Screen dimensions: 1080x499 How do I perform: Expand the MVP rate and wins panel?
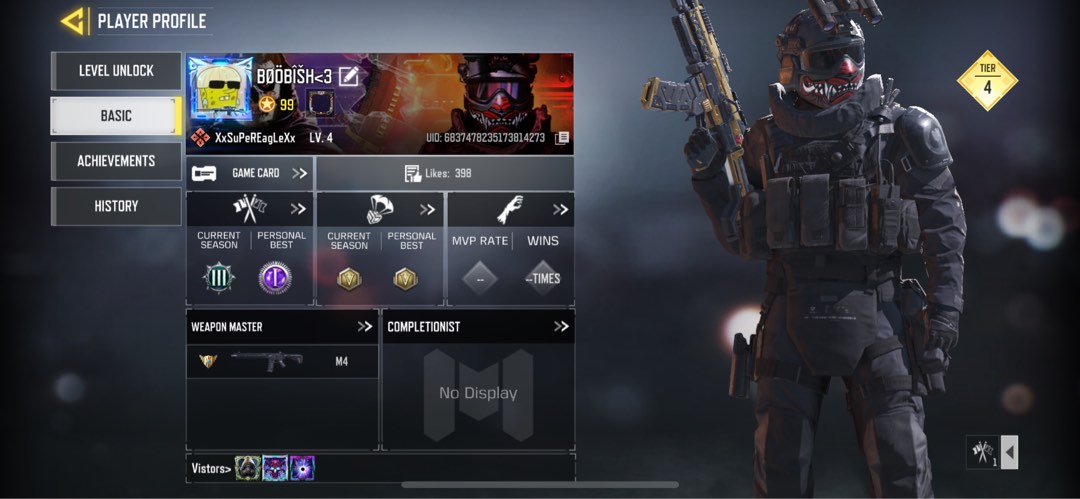click(x=560, y=209)
